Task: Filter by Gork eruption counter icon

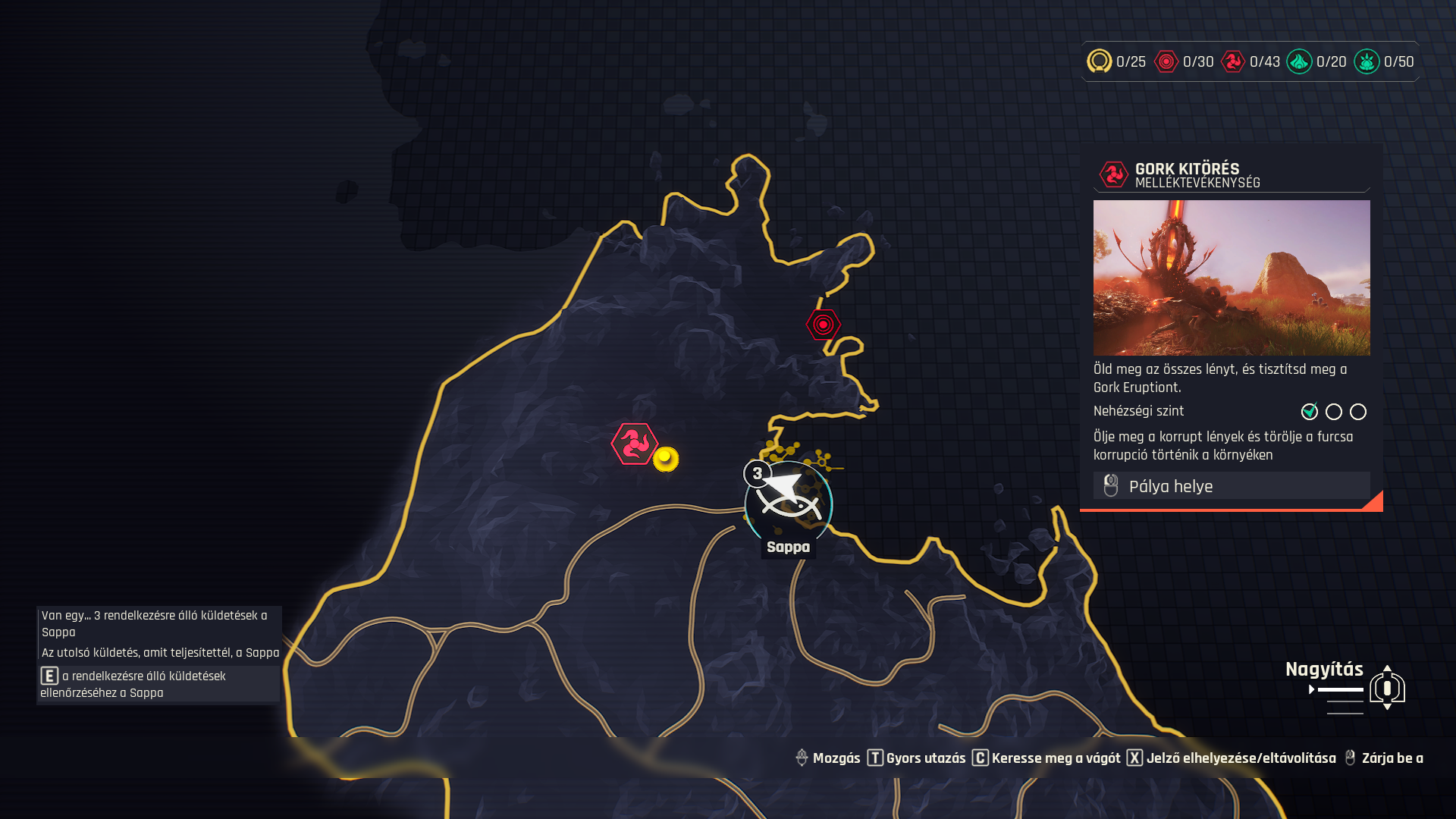Action: coord(1233,61)
